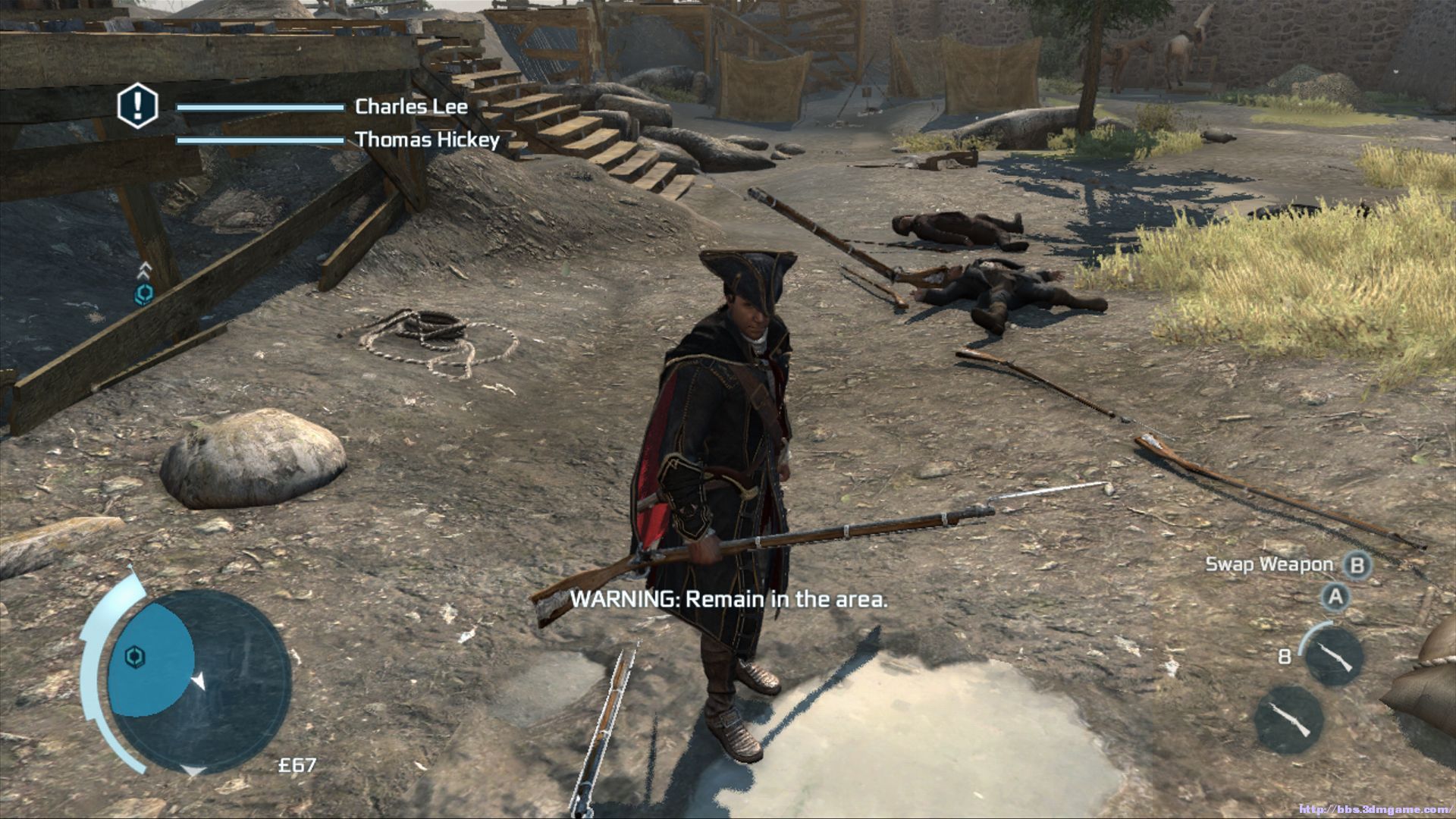
Task: Choose the lower musket slot without ammo count
Action: click(1288, 720)
